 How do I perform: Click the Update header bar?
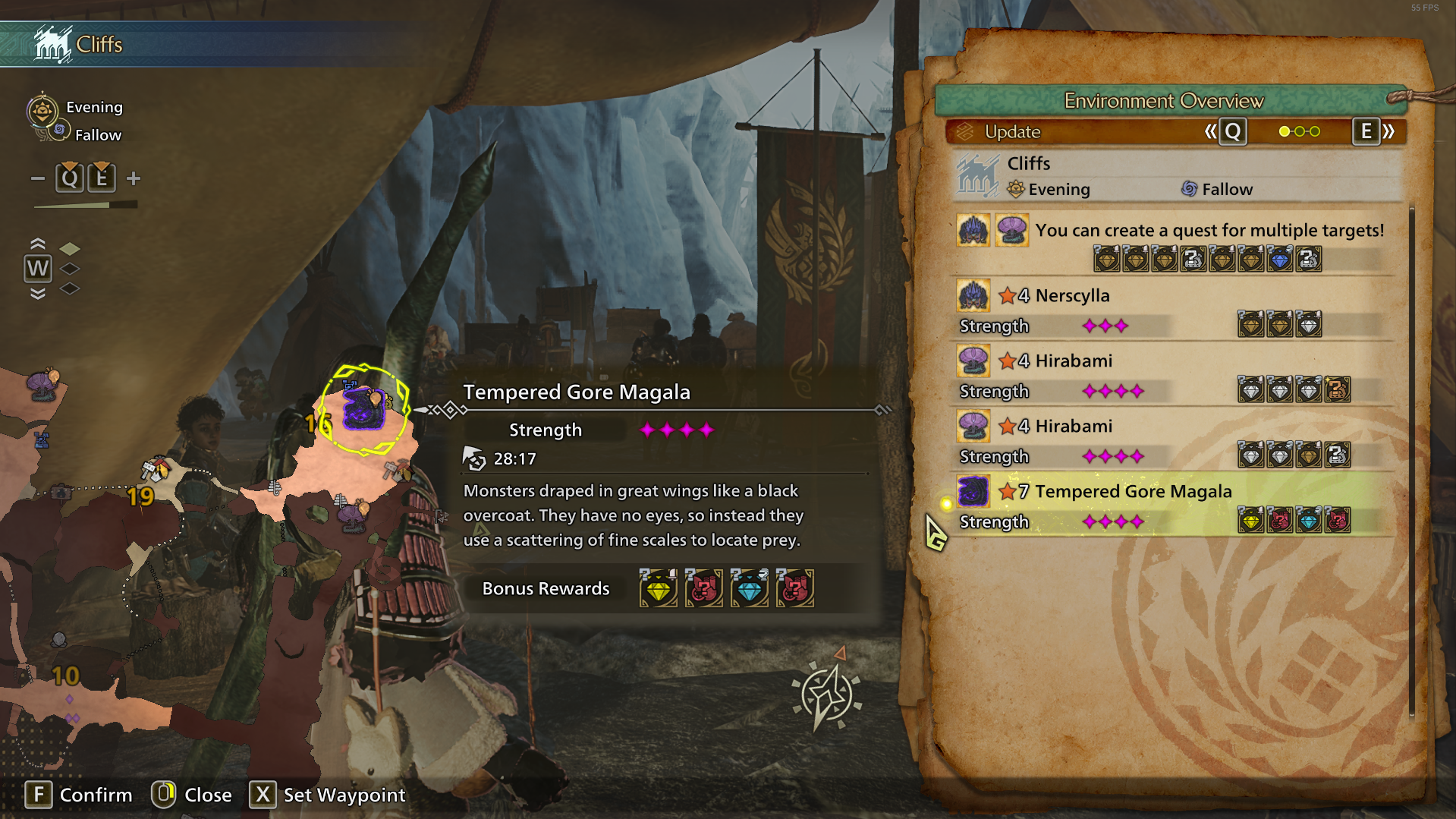[1012, 131]
